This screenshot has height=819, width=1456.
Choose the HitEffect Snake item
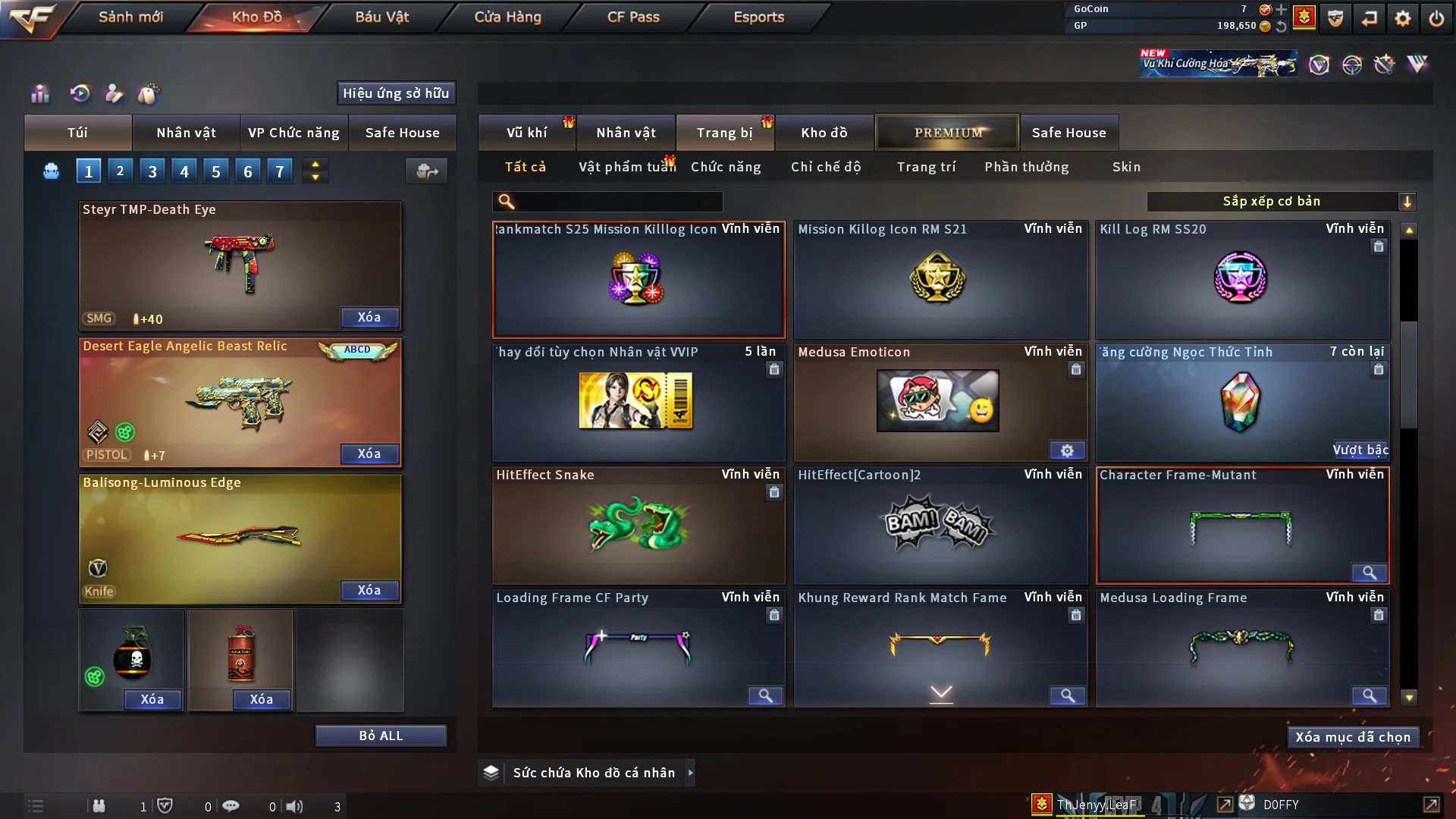coord(639,525)
